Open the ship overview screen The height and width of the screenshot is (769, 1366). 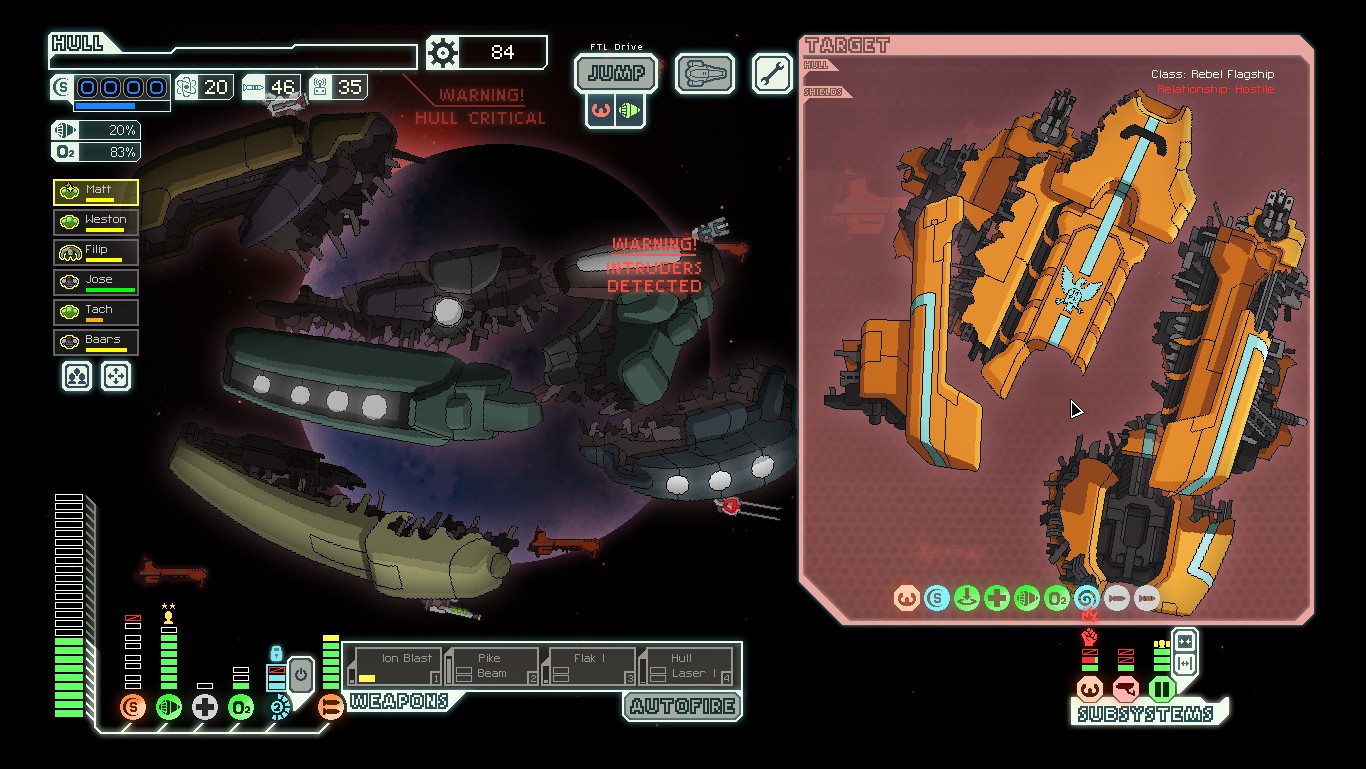704,74
